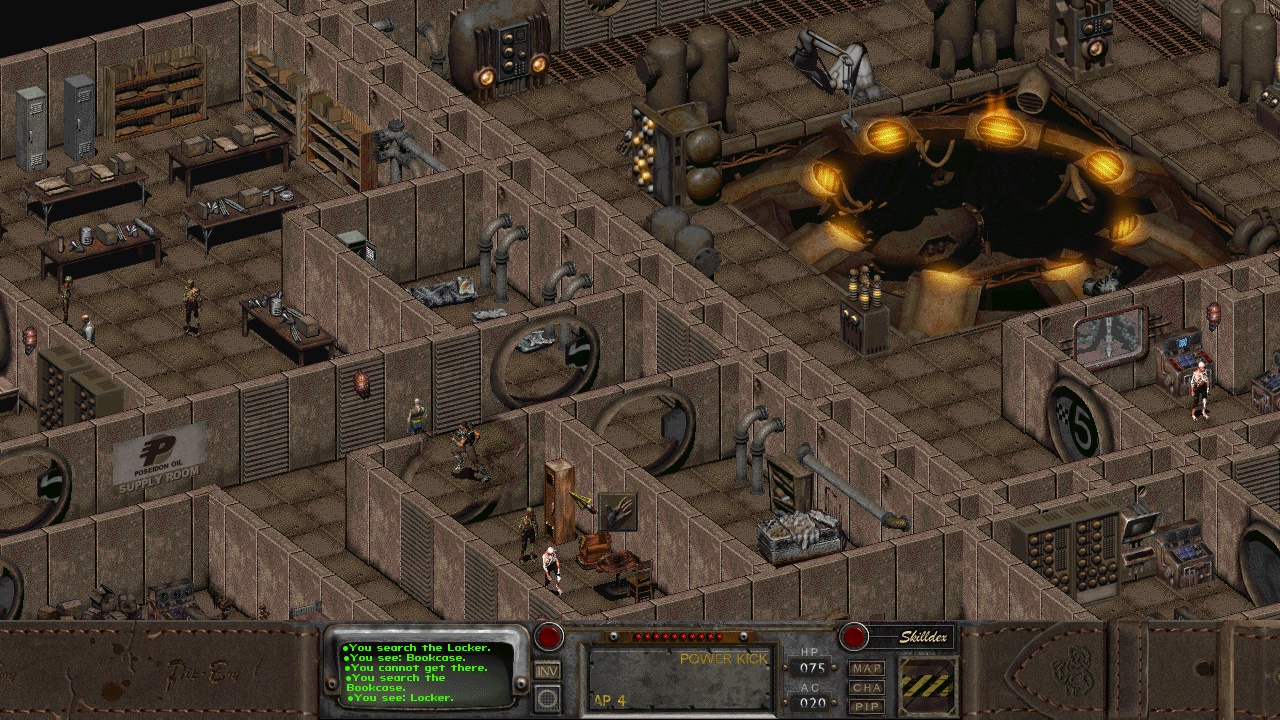The height and width of the screenshot is (720, 1280).
Task: Show the character sheet via CHA
Action: click(x=866, y=687)
